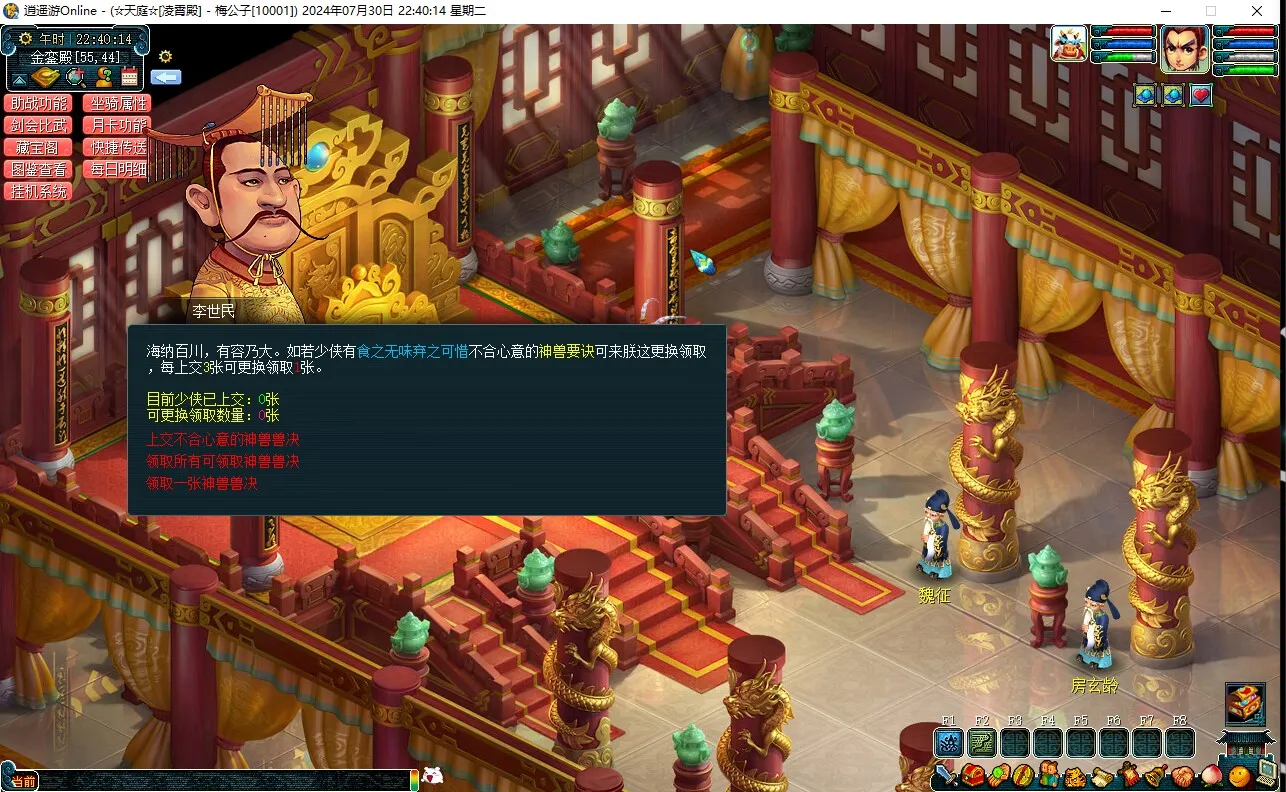Screen dimensions: 1286x792
Task: Use 快捷传送 quick teleport
Action: (x=116, y=148)
